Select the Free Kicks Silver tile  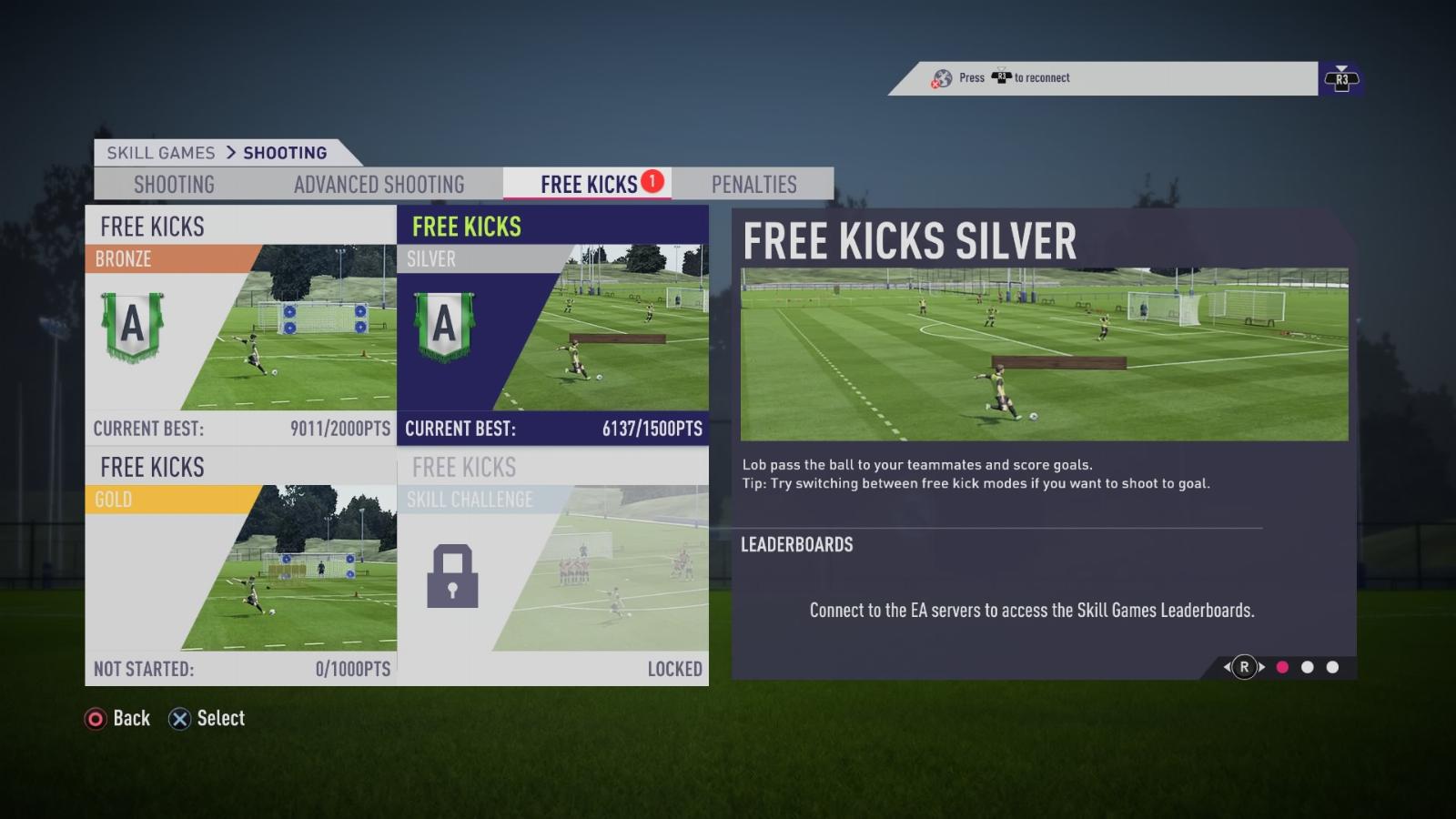pos(552,325)
